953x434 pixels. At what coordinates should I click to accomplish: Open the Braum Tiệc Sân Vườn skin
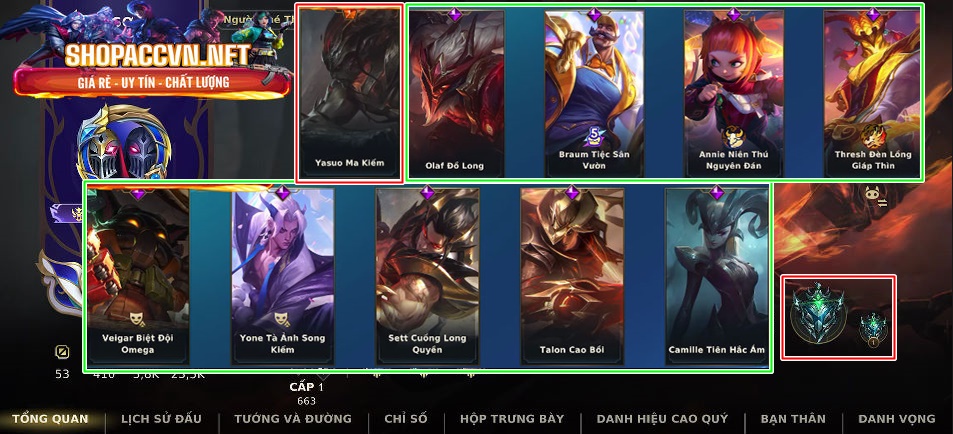(x=594, y=92)
